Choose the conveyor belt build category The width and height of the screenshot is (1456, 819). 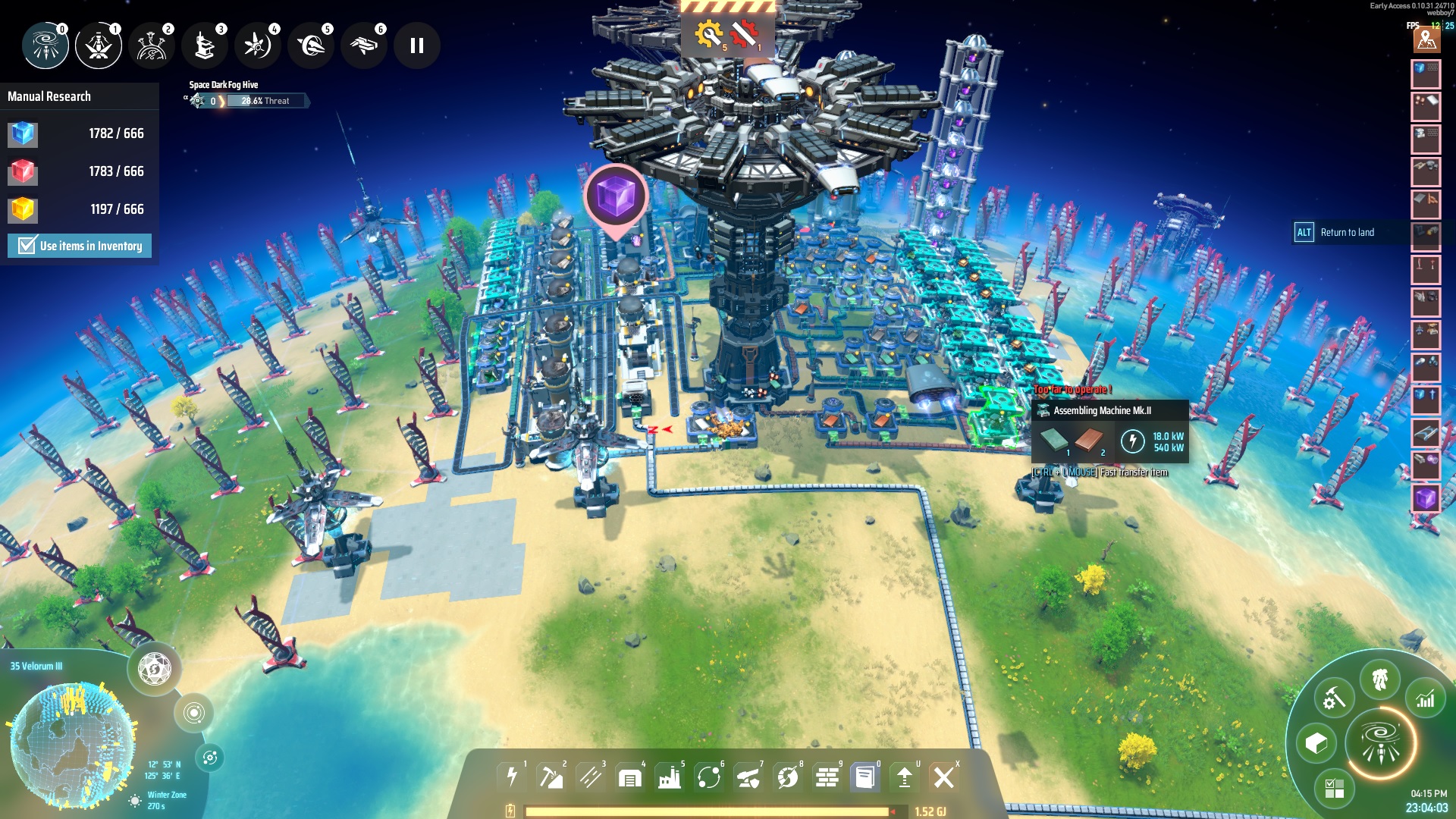click(591, 777)
